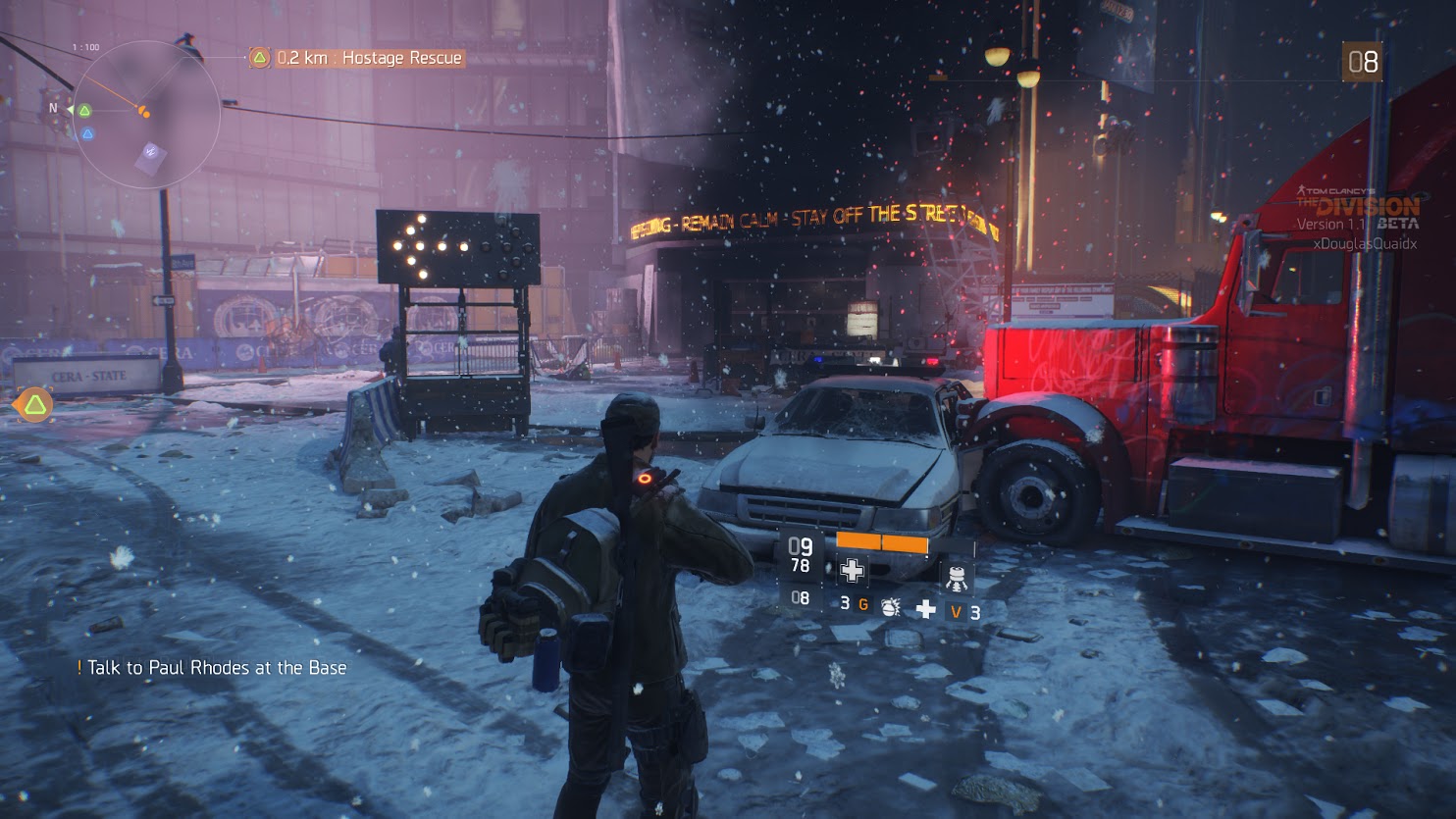Click the green triangle marker on the minimap
Image resolution: width=1456 pixels, height=819 pixels.
(84, 111)
